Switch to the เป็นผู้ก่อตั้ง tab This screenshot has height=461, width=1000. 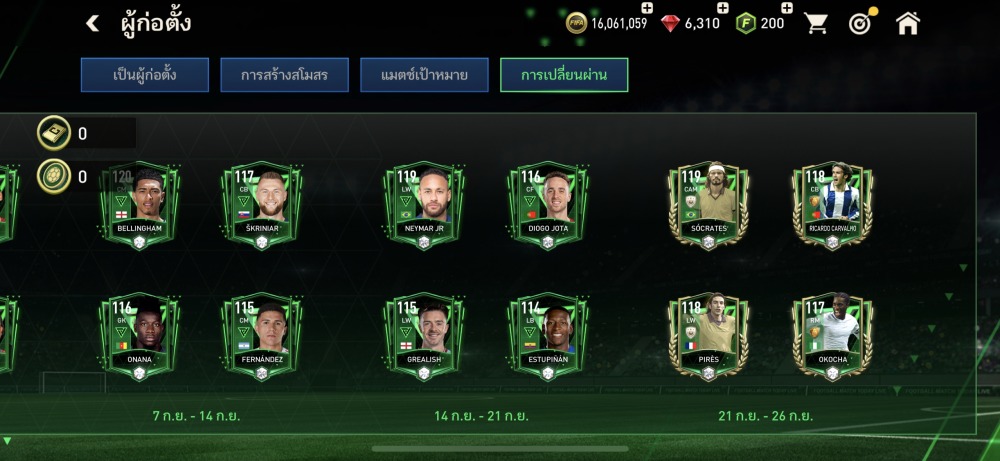point(145,75)
